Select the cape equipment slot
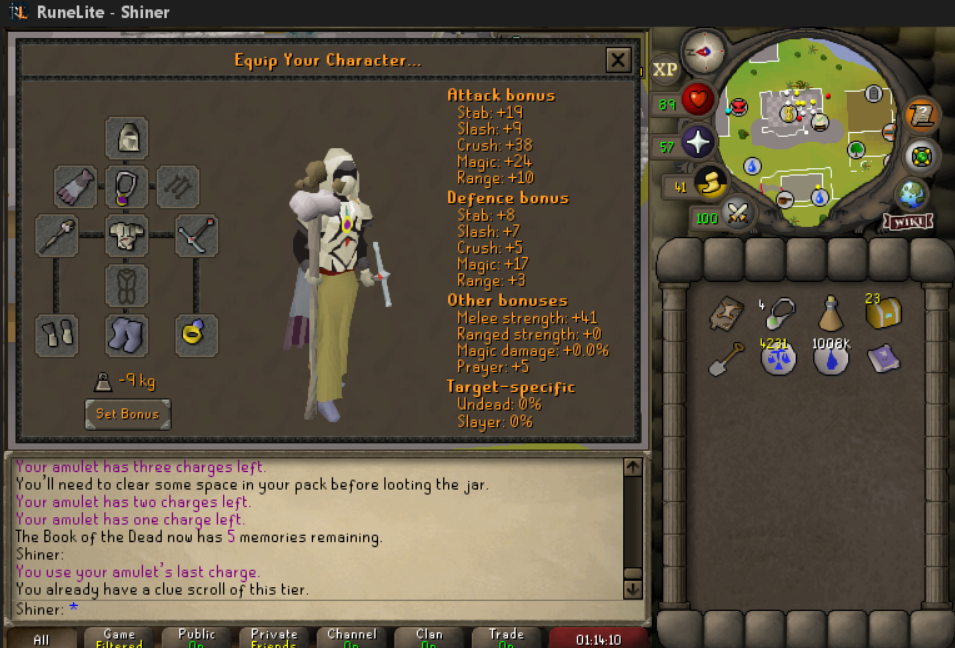This screenshot has height=648, width=955. tap(76, 186)
